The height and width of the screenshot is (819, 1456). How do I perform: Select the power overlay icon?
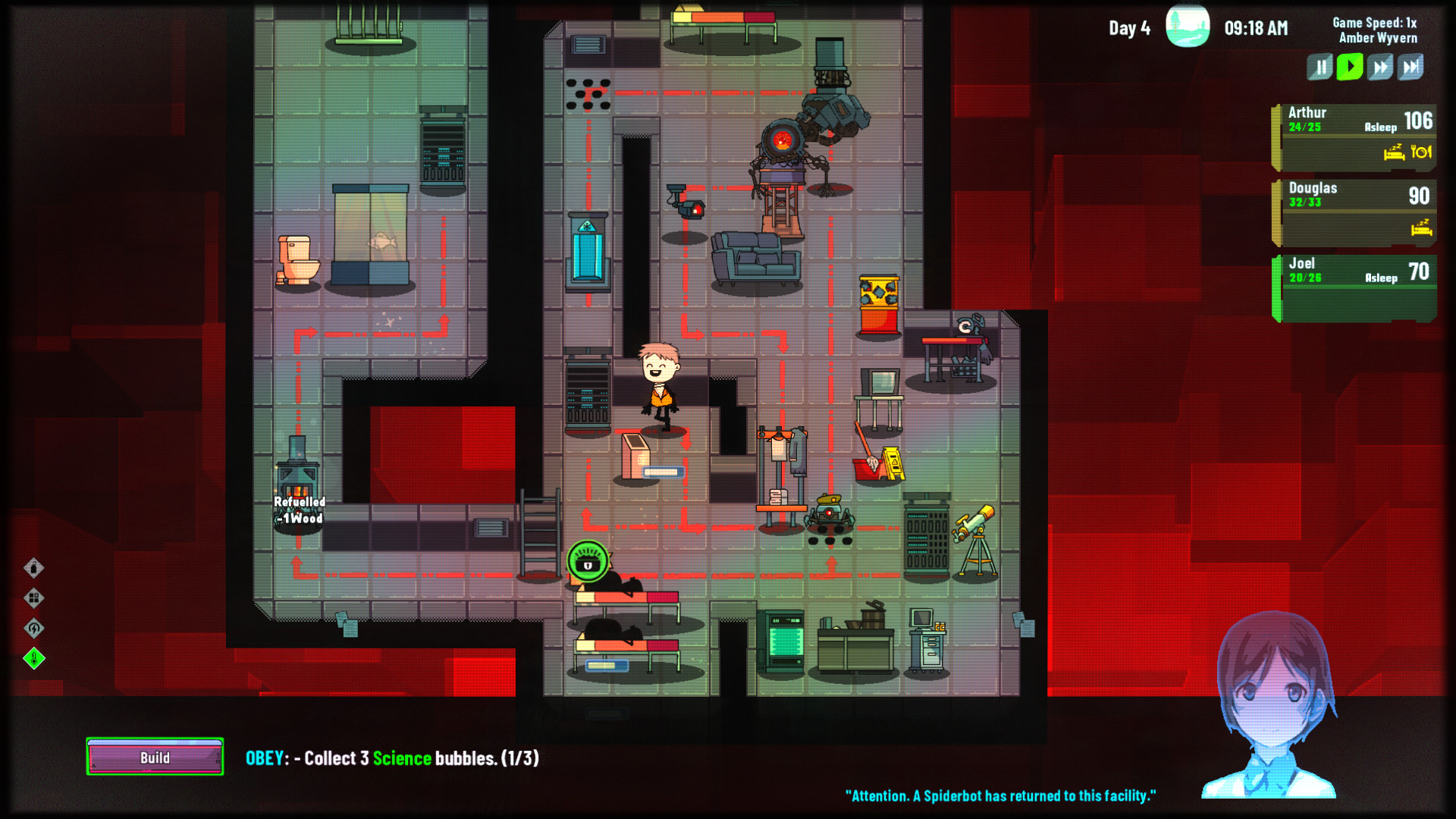34,628
